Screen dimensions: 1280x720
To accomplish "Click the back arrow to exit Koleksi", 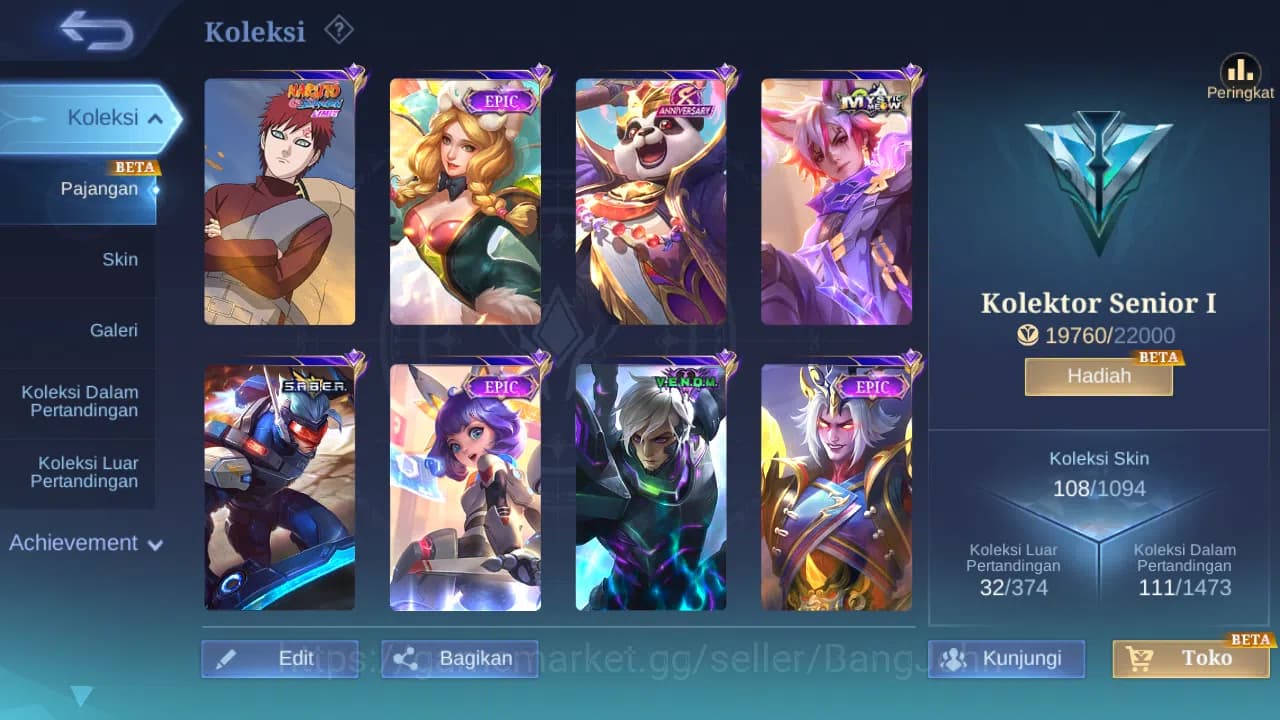I will coord(95,30).
